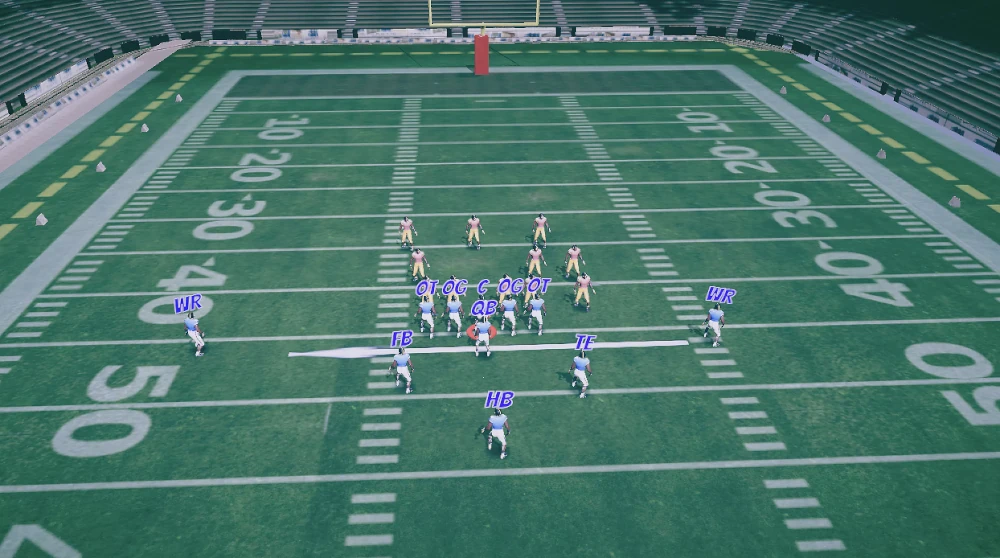Select the QB position label
Image resolution: width=1000 pixels, height=558 pixels.
(x=484, y=308)
